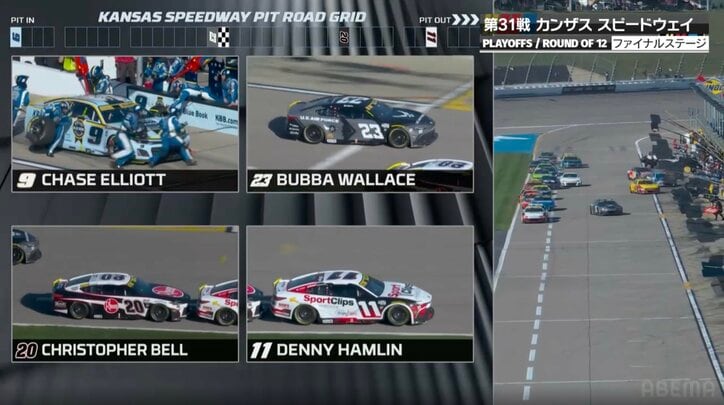The width and height of the screenshot is (724, 405).
Task: Choose Christopher Bell's number 20 pit view
Action: coord(125,292)
